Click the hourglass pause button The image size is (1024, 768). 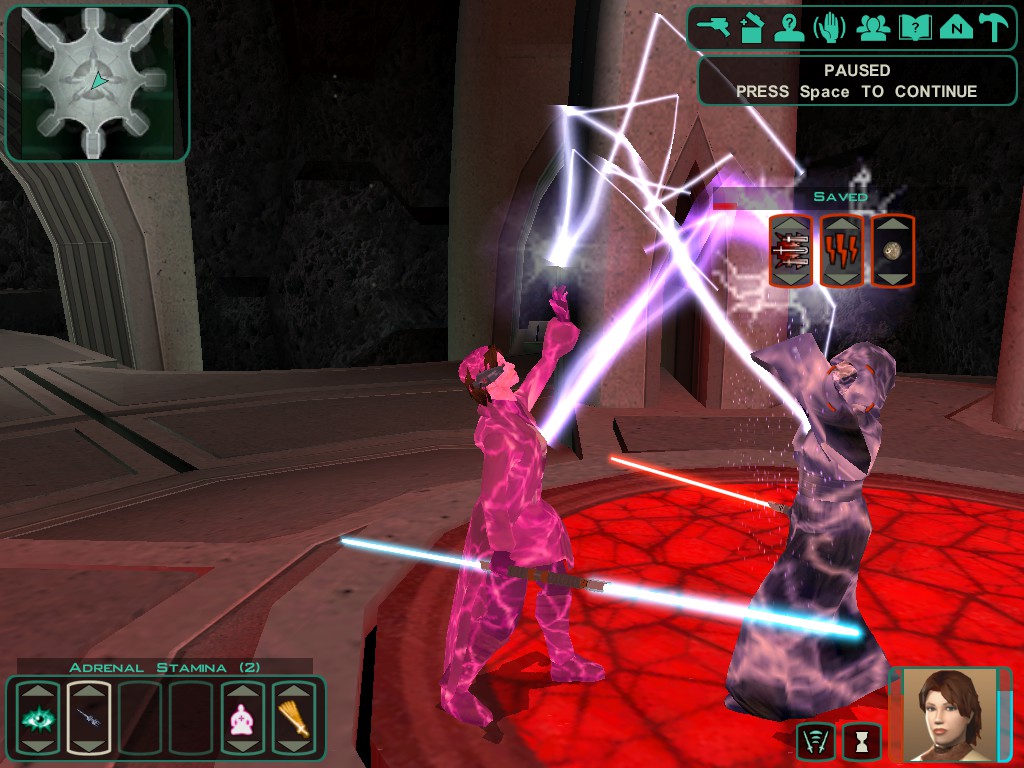(861, 741)
